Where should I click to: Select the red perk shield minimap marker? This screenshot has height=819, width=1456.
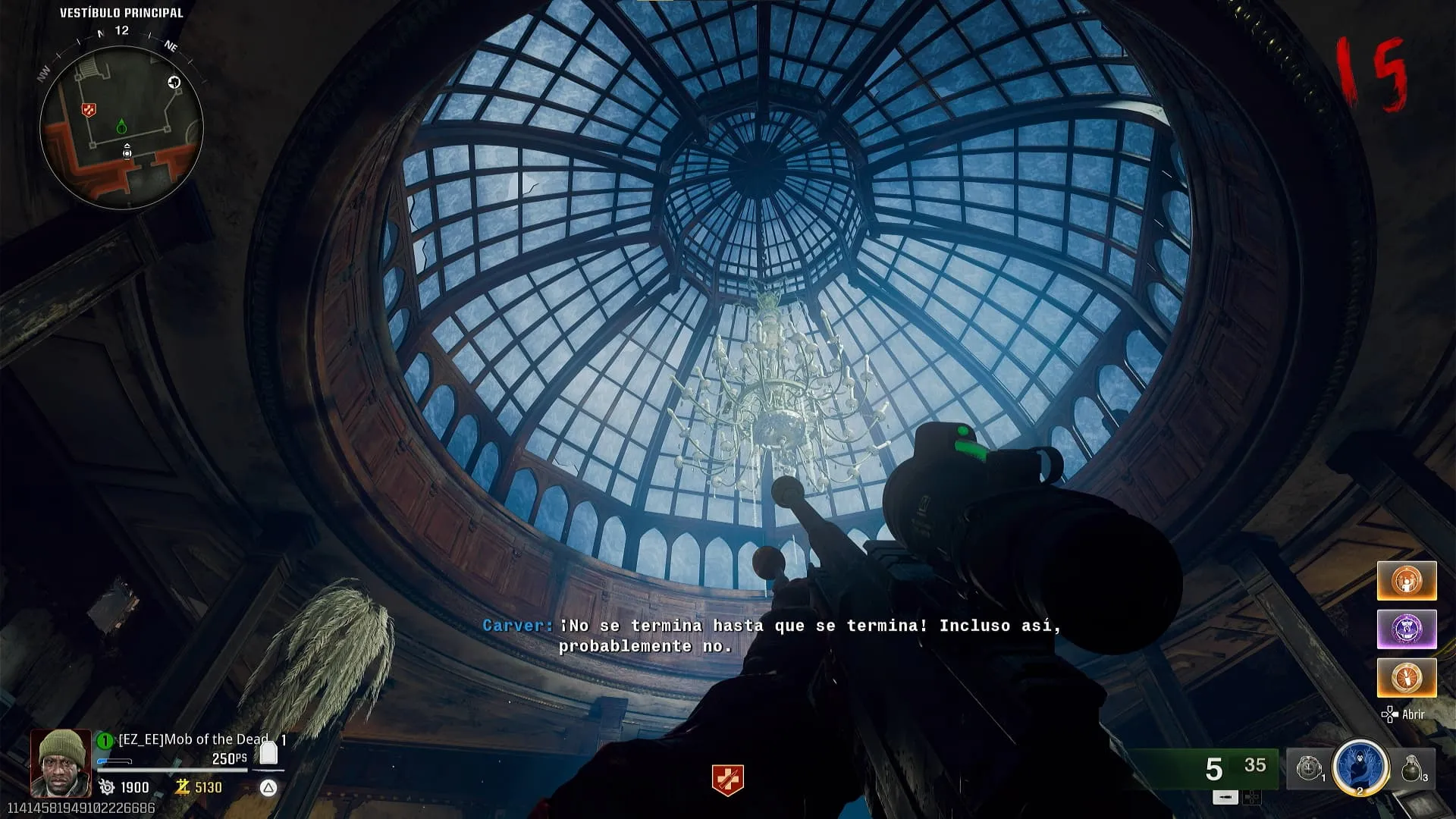click(x=89, y=111)
